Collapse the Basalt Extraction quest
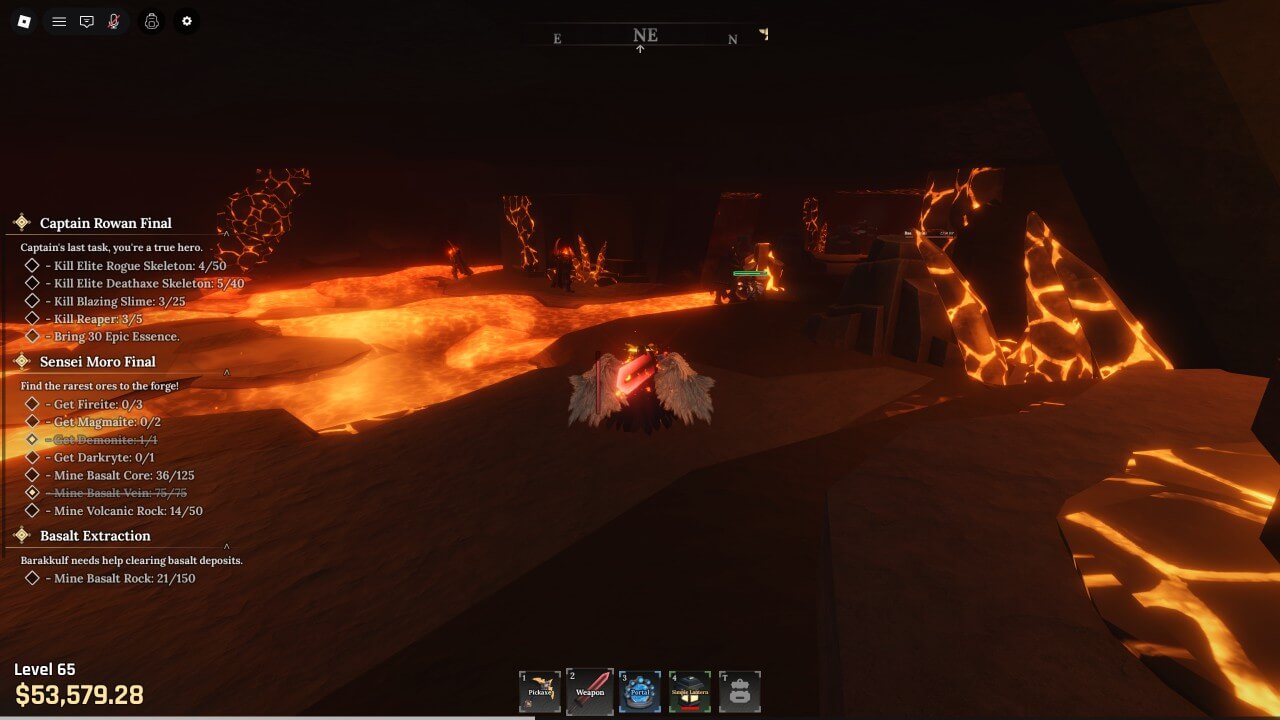Image resolution: width=1280 pixels, height=720 pixels. [227, 546]
